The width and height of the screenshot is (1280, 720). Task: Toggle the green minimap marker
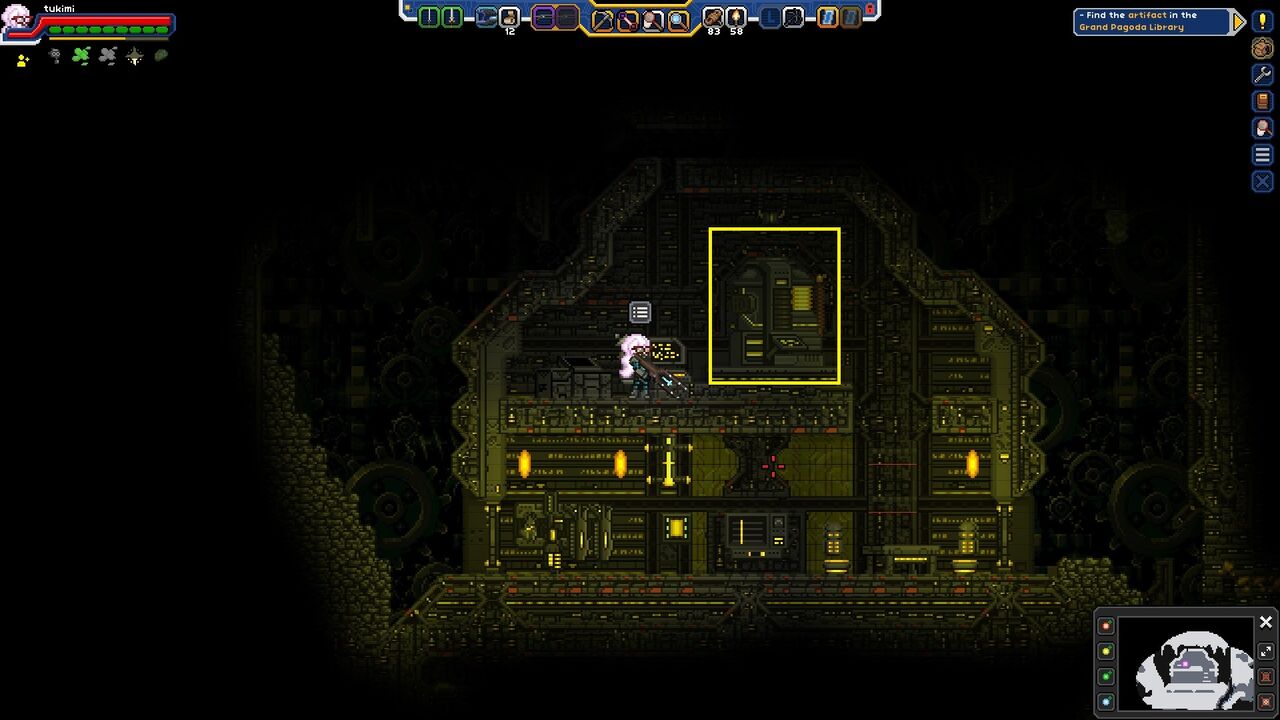click(1106, 676)
